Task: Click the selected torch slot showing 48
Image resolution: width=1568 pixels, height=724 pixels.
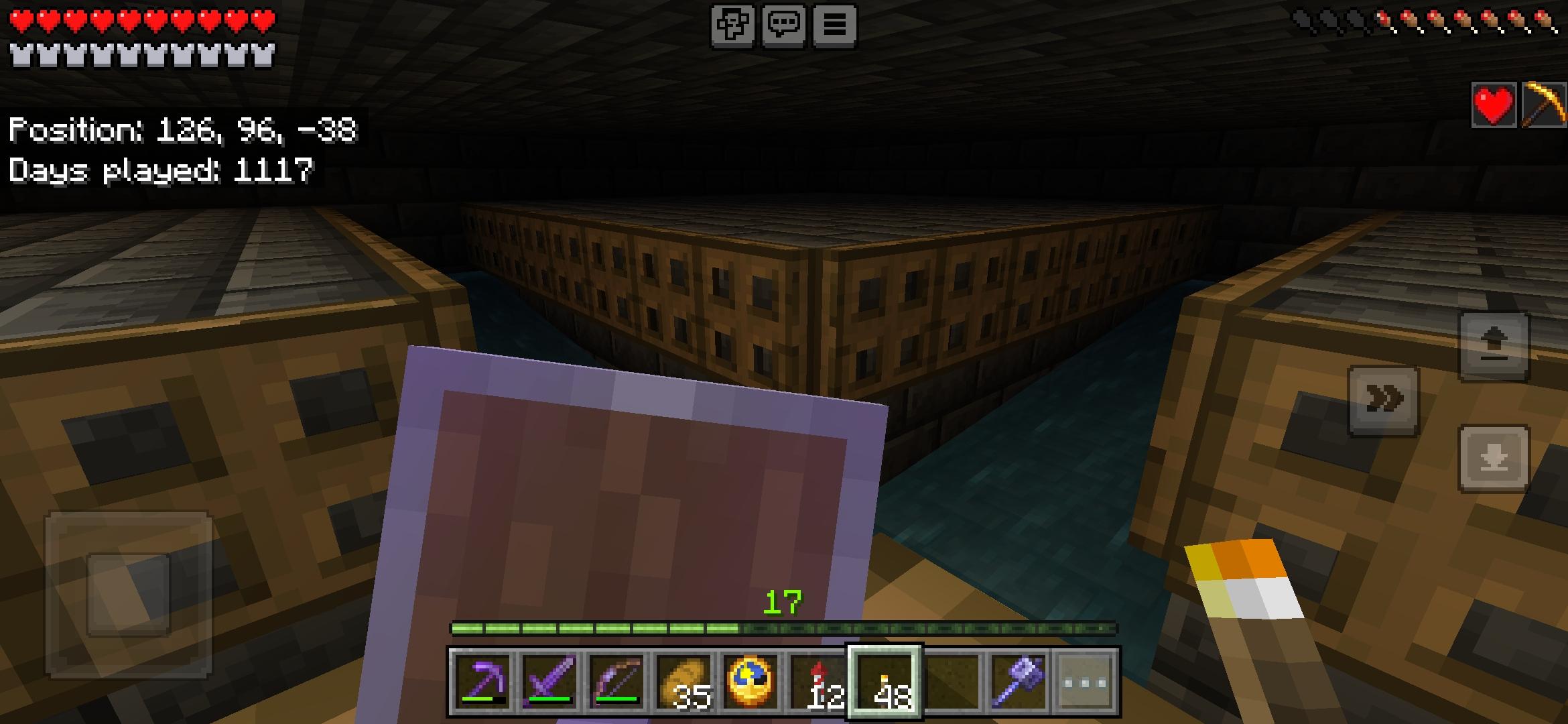Action: point(886,680)
